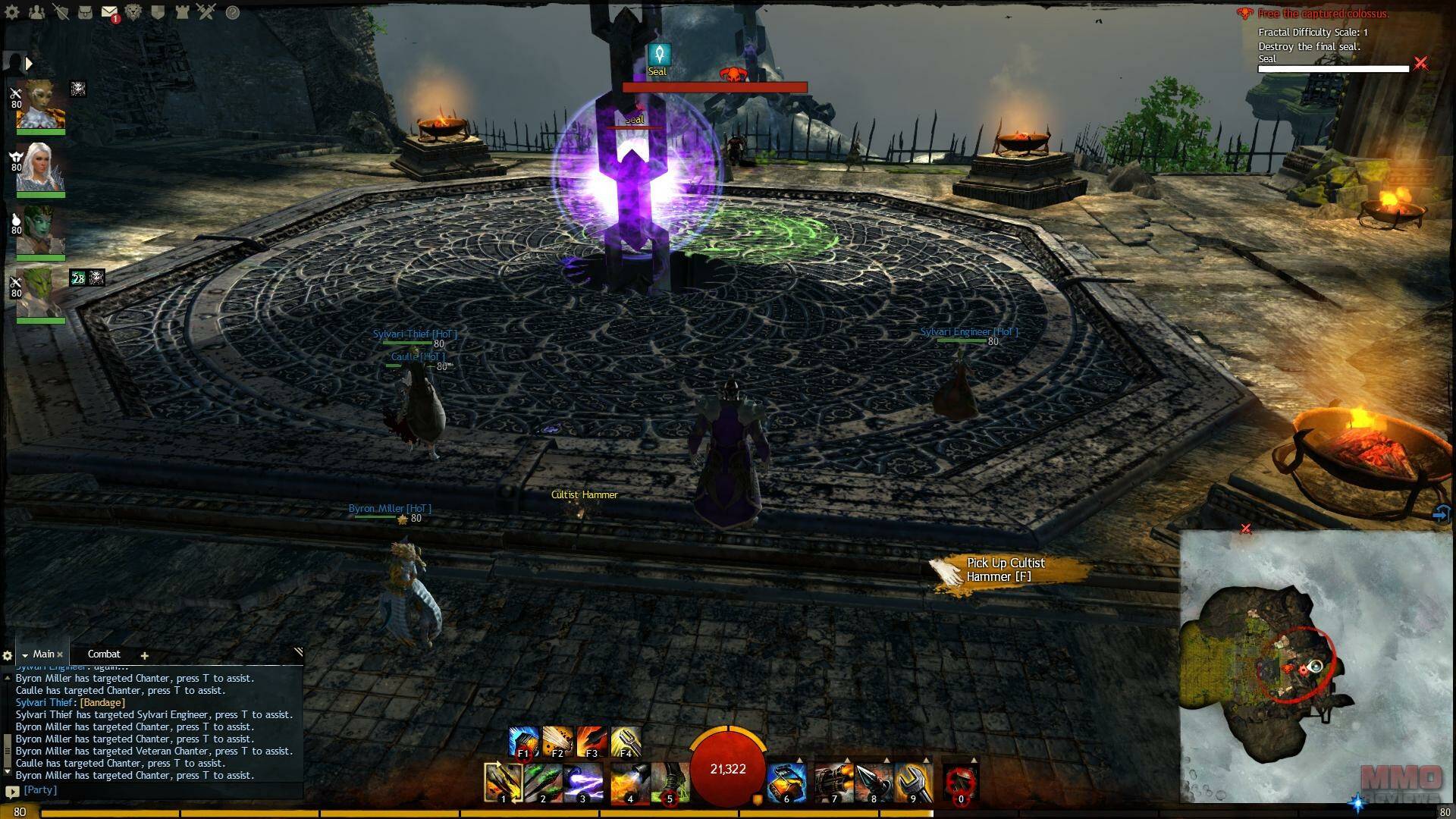
Task: Switch to the Combat chat tab
Action: pos(104,654)
